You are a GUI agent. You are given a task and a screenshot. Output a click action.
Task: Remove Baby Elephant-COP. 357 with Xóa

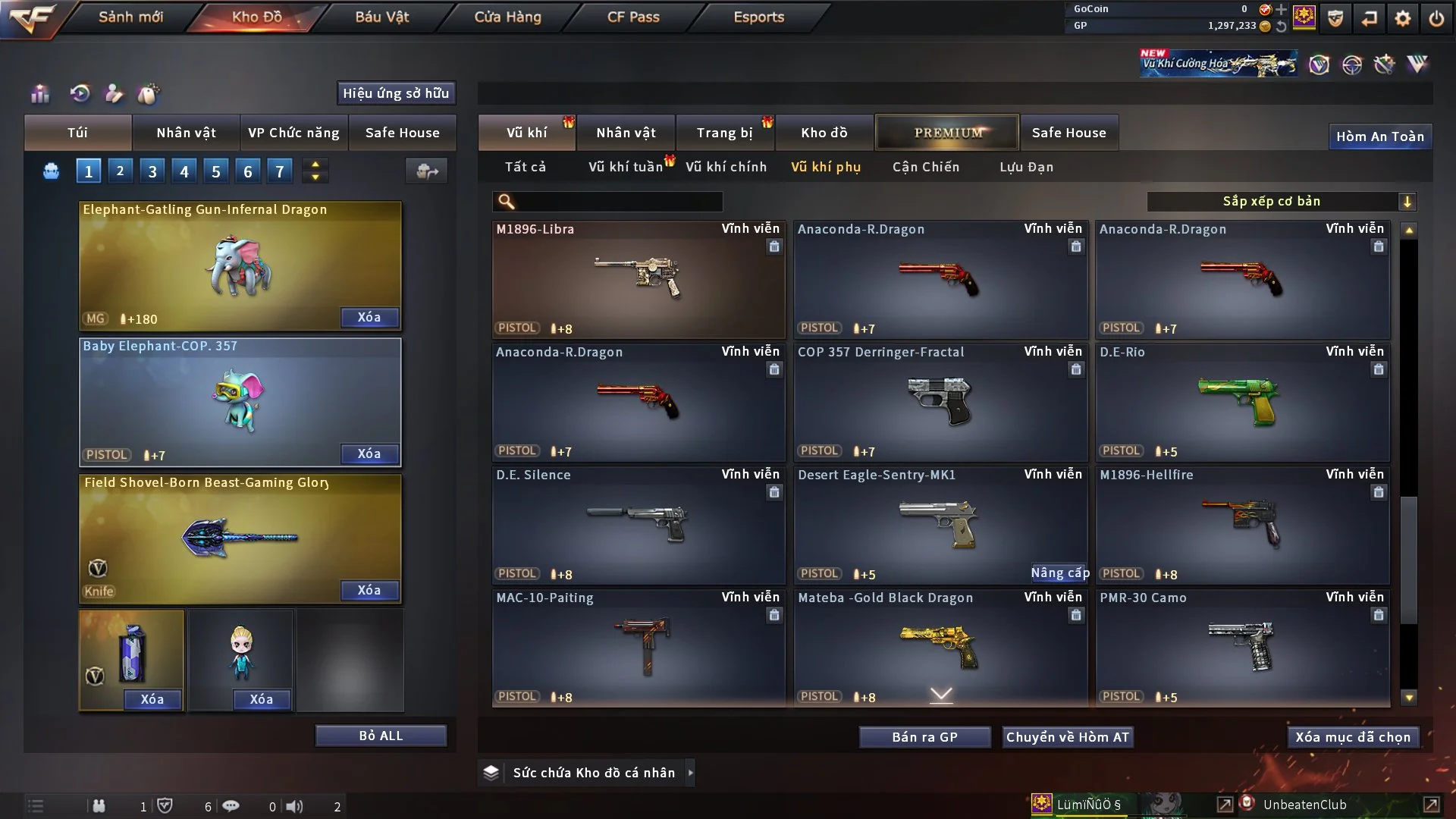[x=369, y=453]
